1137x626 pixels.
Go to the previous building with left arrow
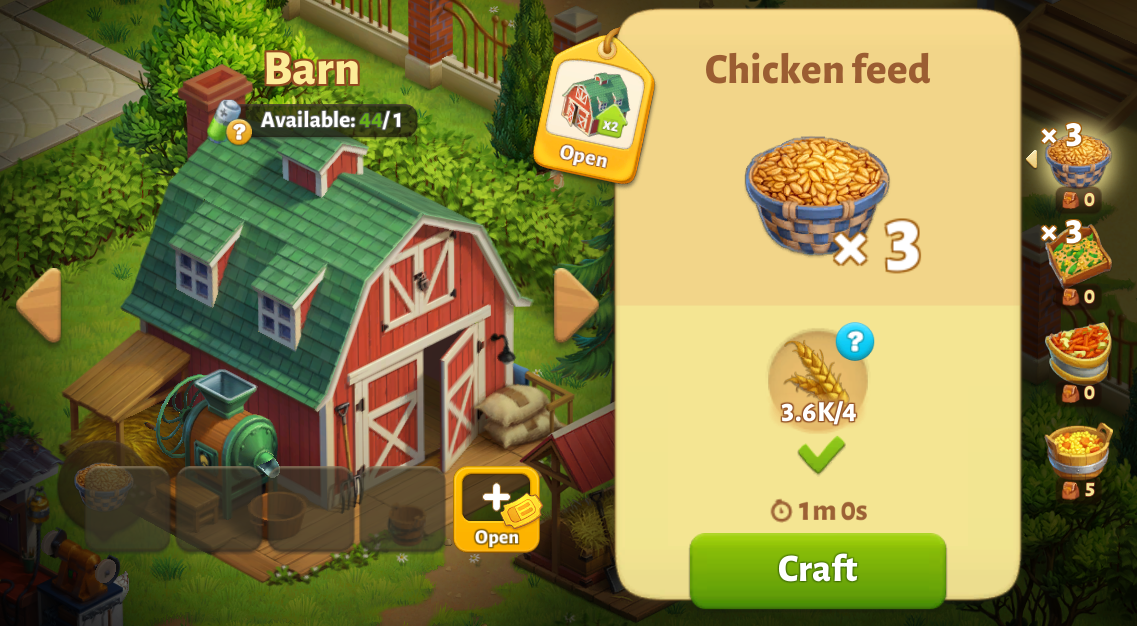(39, 305)
